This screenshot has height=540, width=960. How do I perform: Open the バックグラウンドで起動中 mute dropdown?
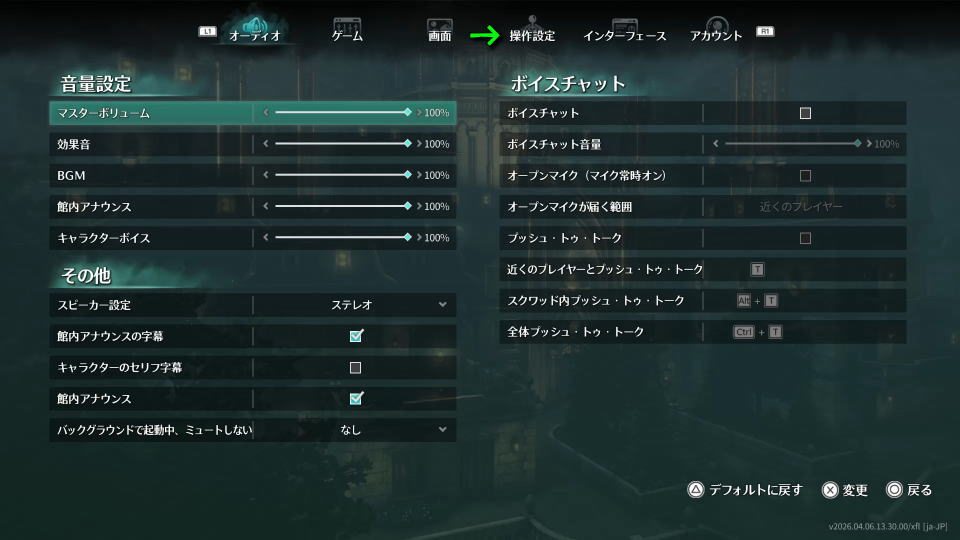click(x=355, y=430)
